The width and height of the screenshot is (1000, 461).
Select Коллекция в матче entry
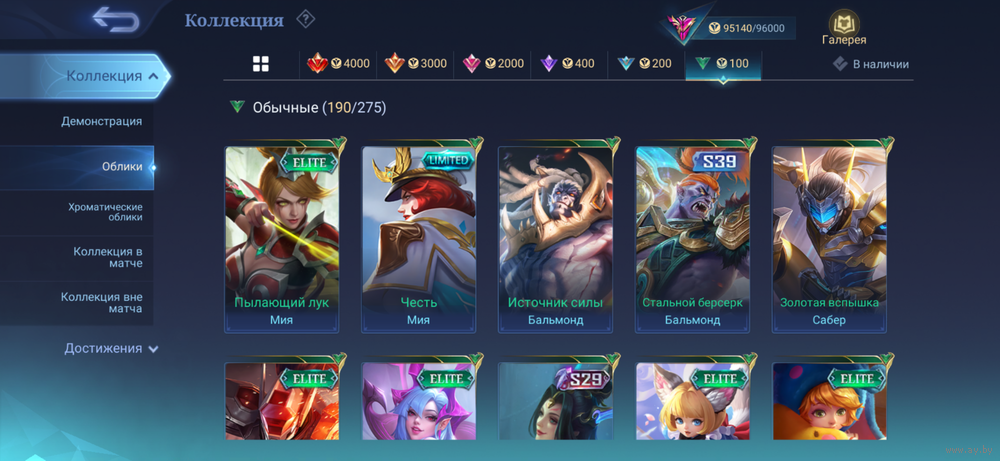pyautogui.click(x=107, y=257)
